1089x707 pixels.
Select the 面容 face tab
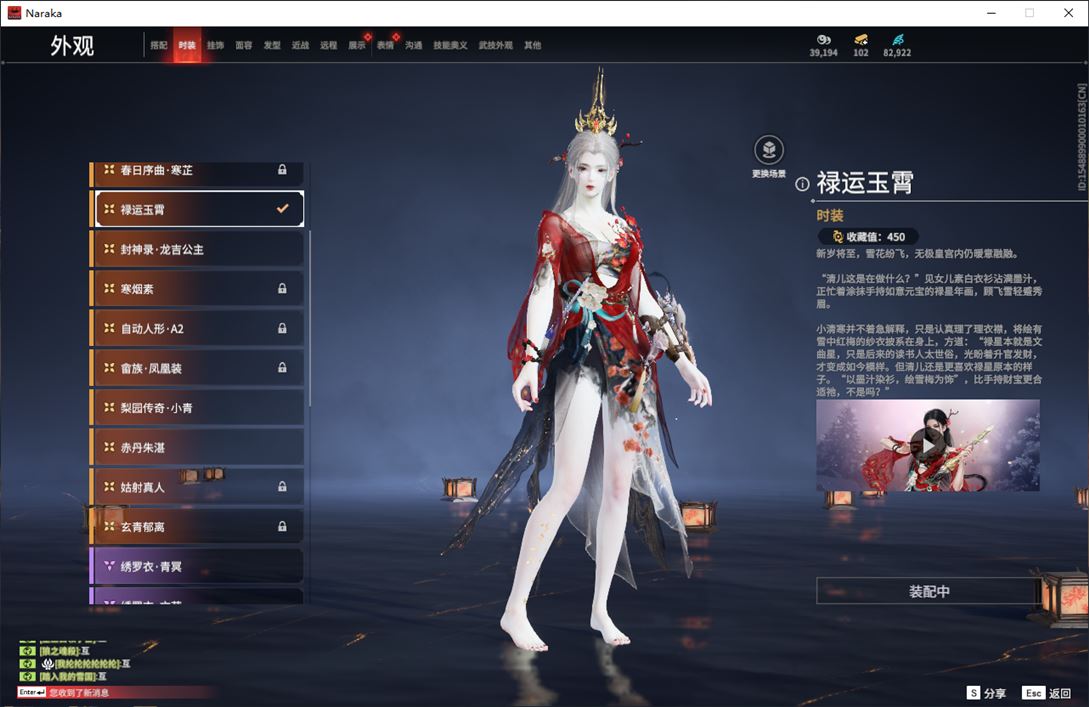pos(244,46)
